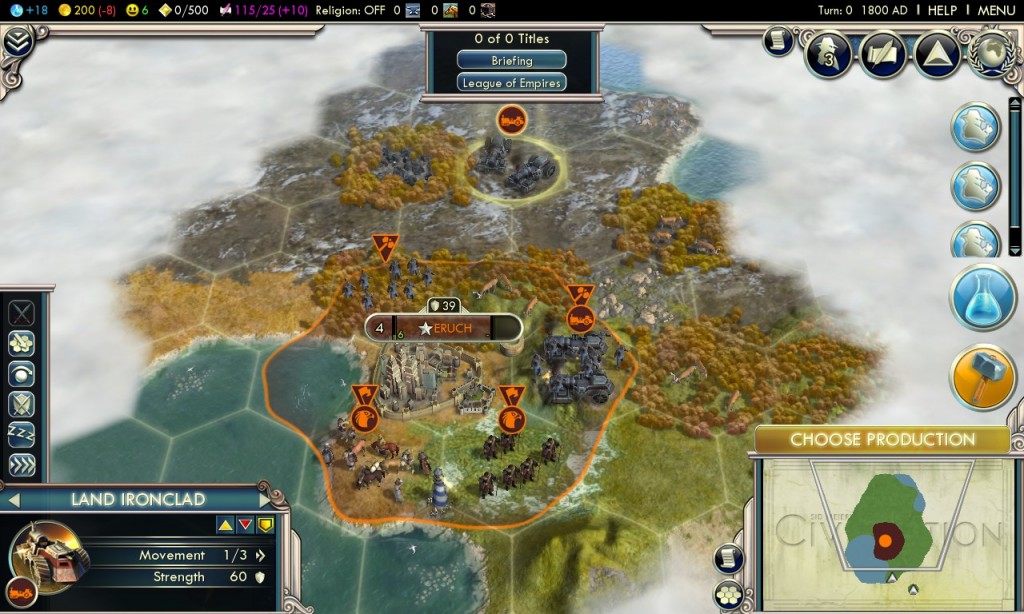Choose the Move To arrows action
This screenshot has height=614, width=1024.
(x=21, y=465)
